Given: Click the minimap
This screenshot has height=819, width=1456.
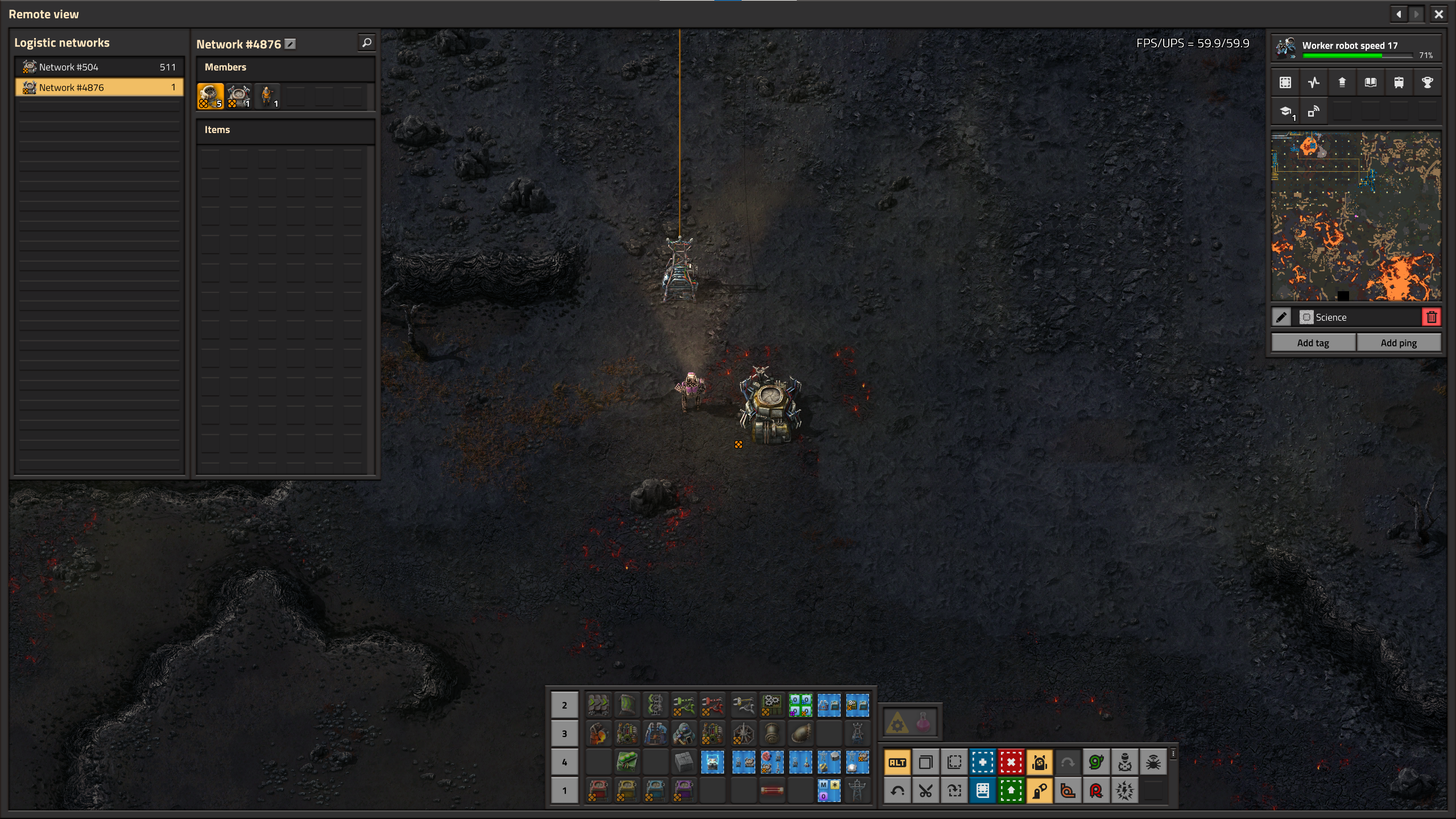Looking at the screenshot, I should point(1356,216).
